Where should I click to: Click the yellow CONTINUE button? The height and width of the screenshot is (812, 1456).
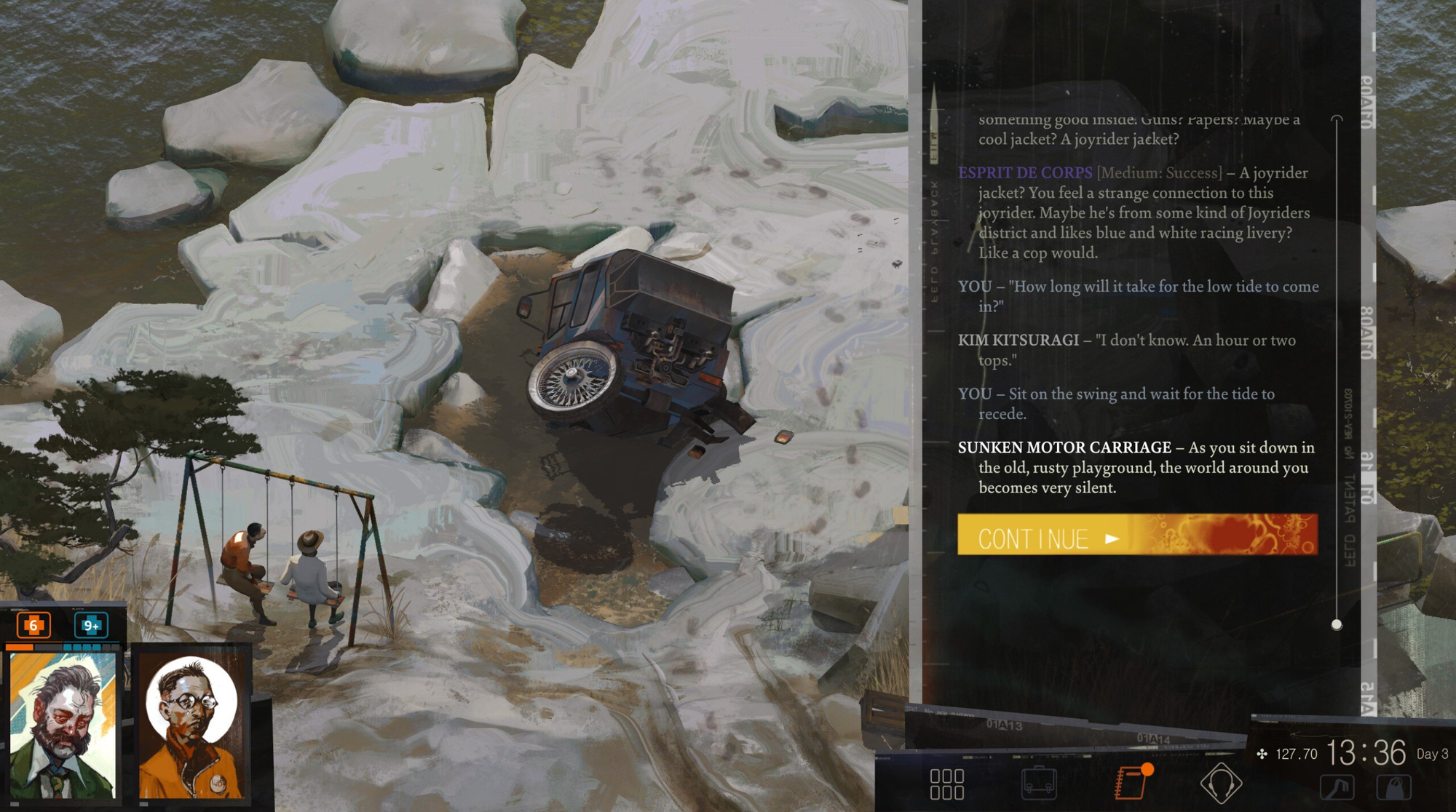[1136, 536]
